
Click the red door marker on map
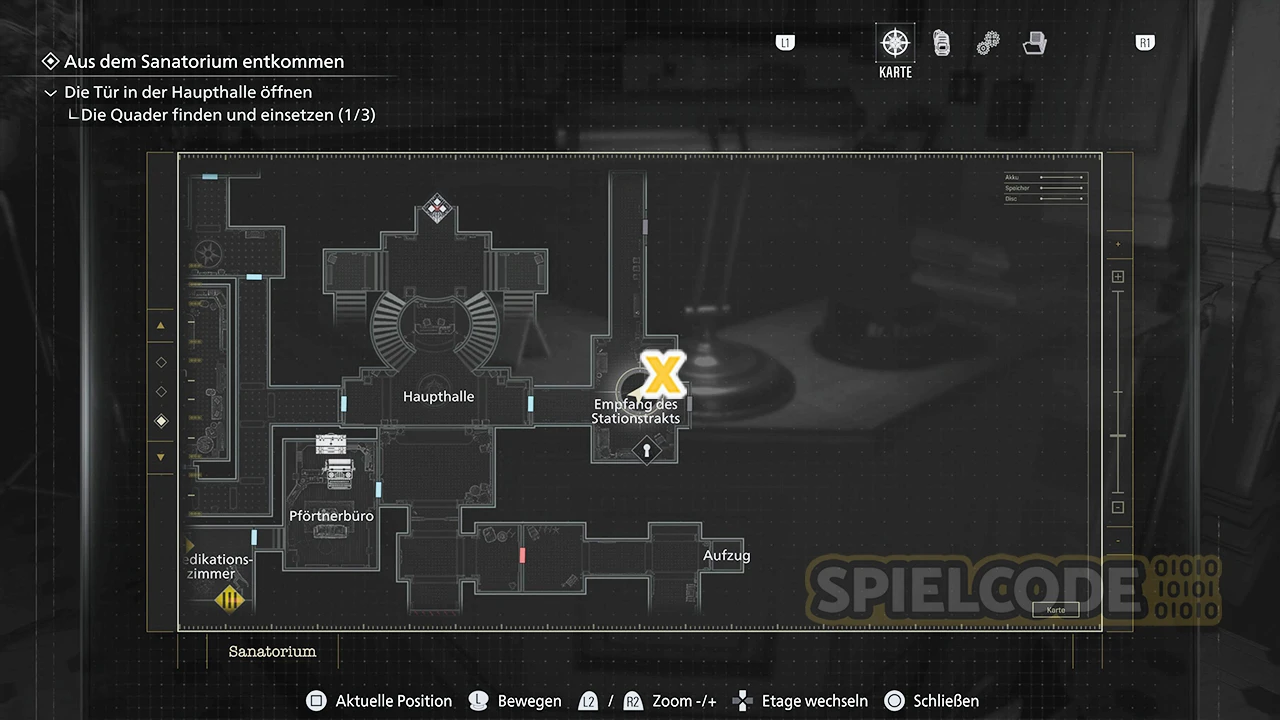tap(522, 554)
